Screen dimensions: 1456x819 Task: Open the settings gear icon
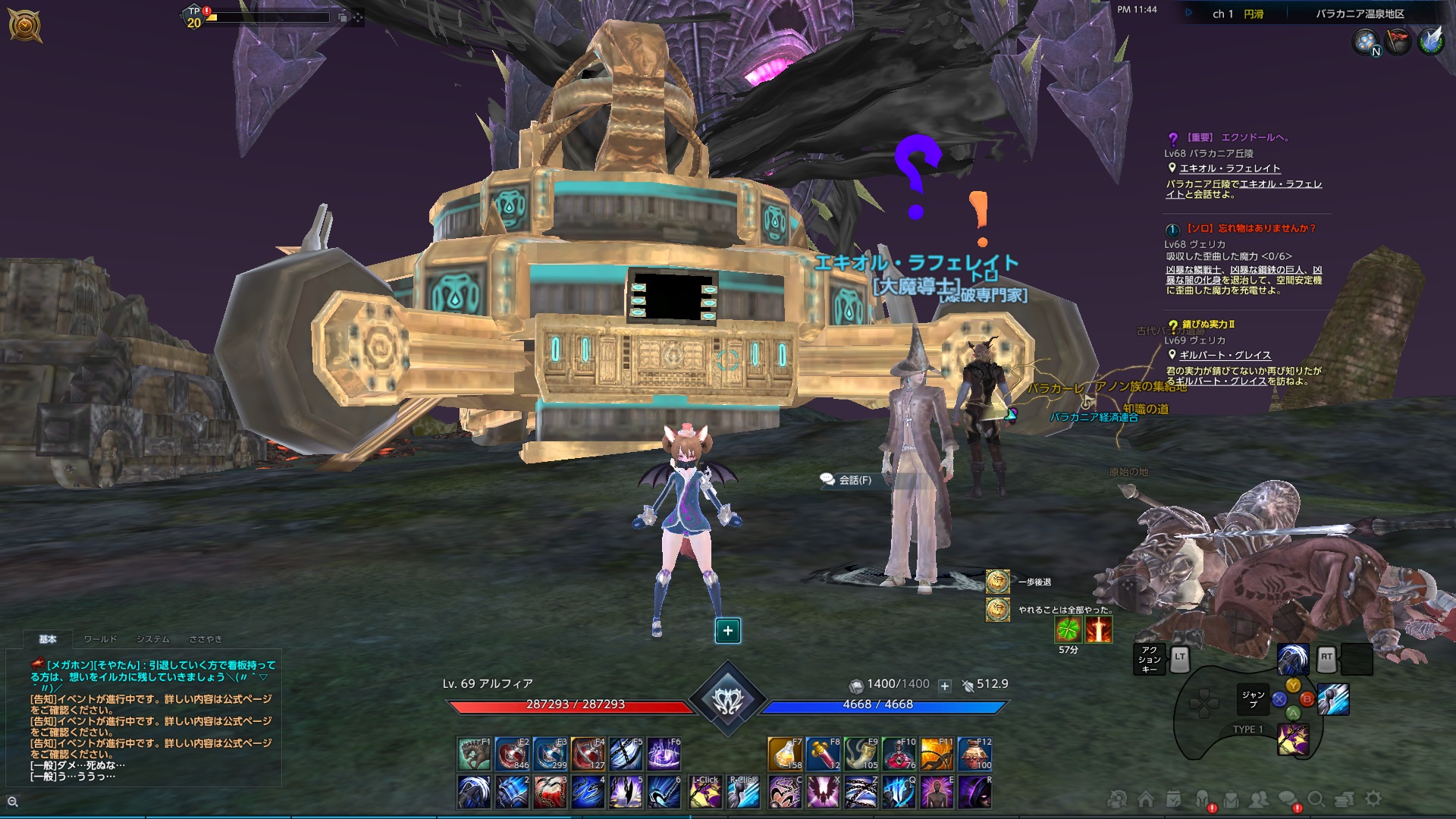tap(1373, 799)
